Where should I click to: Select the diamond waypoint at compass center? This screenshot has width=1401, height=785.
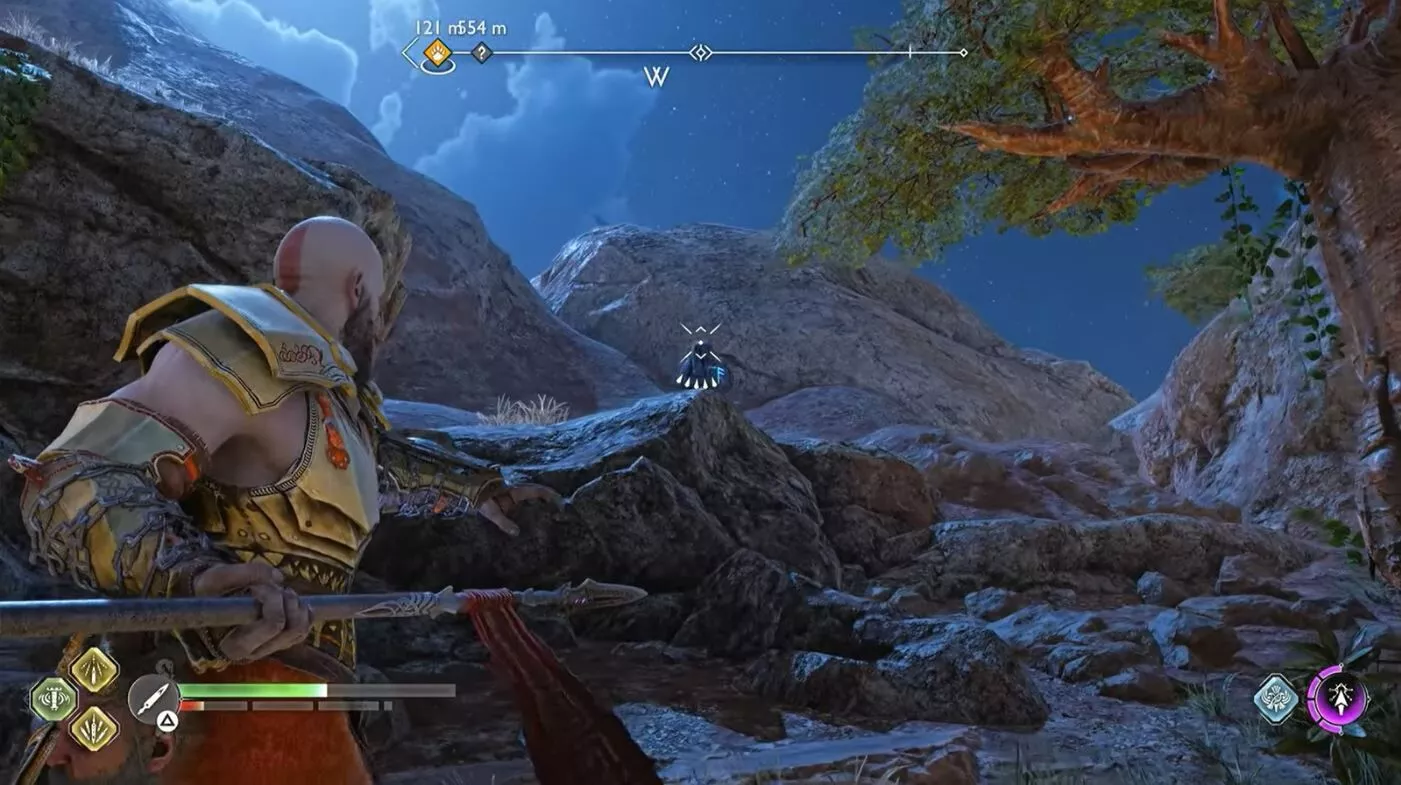tap(701, 52)
